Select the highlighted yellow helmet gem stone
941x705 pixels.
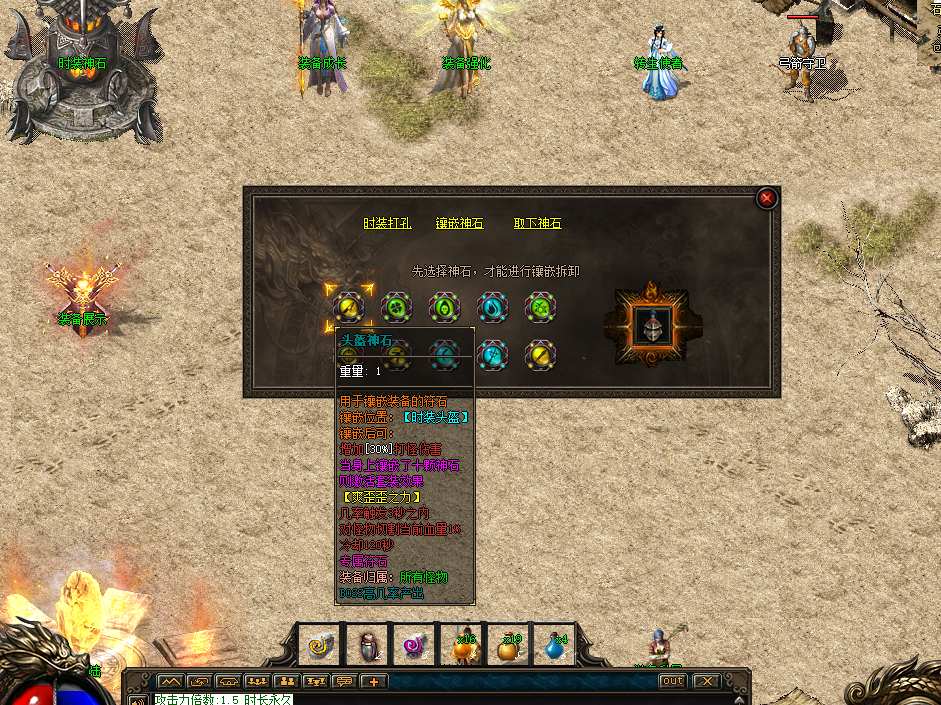(348, 307)
